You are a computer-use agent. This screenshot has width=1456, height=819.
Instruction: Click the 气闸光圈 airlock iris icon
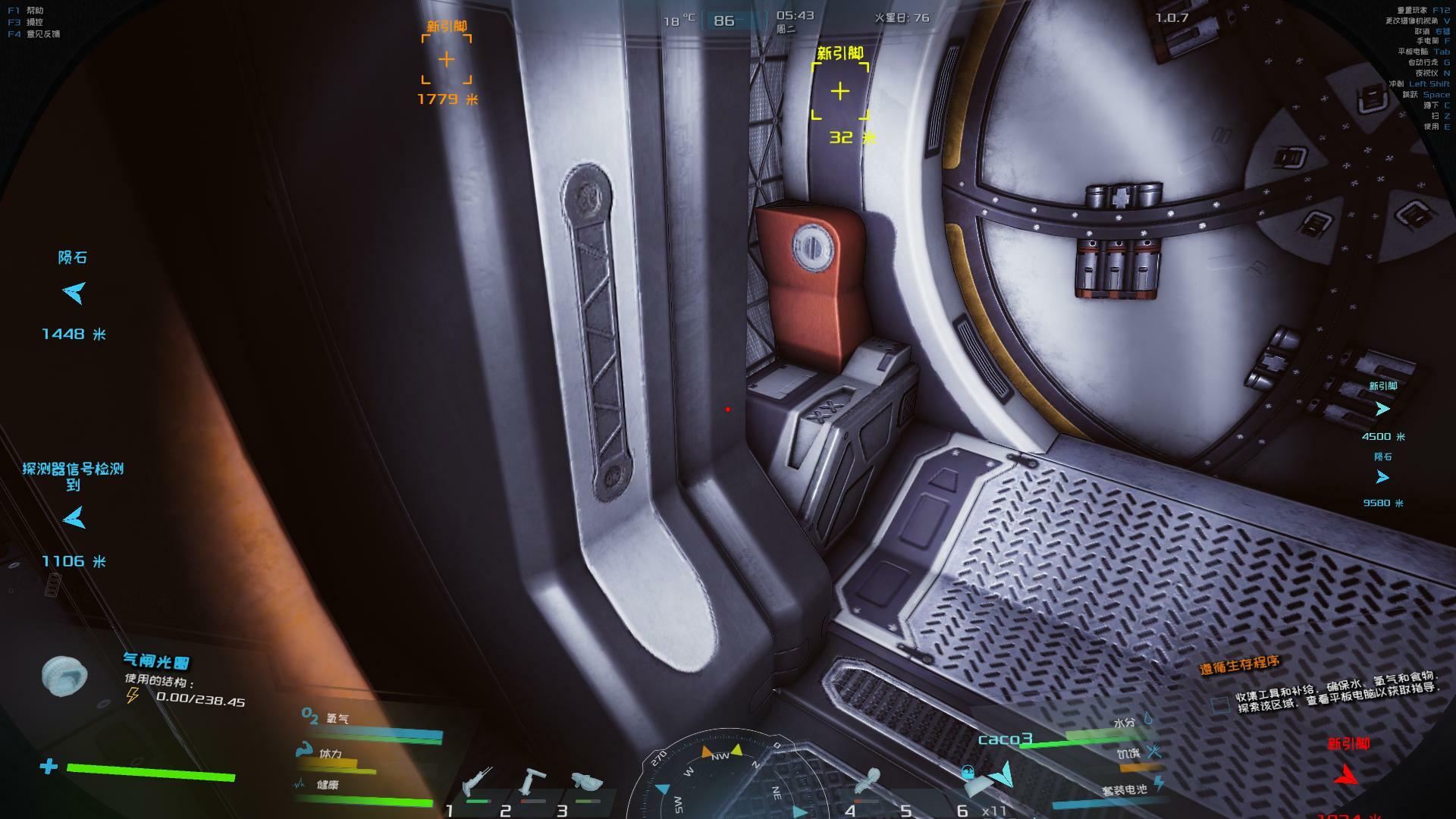[64, 676]
